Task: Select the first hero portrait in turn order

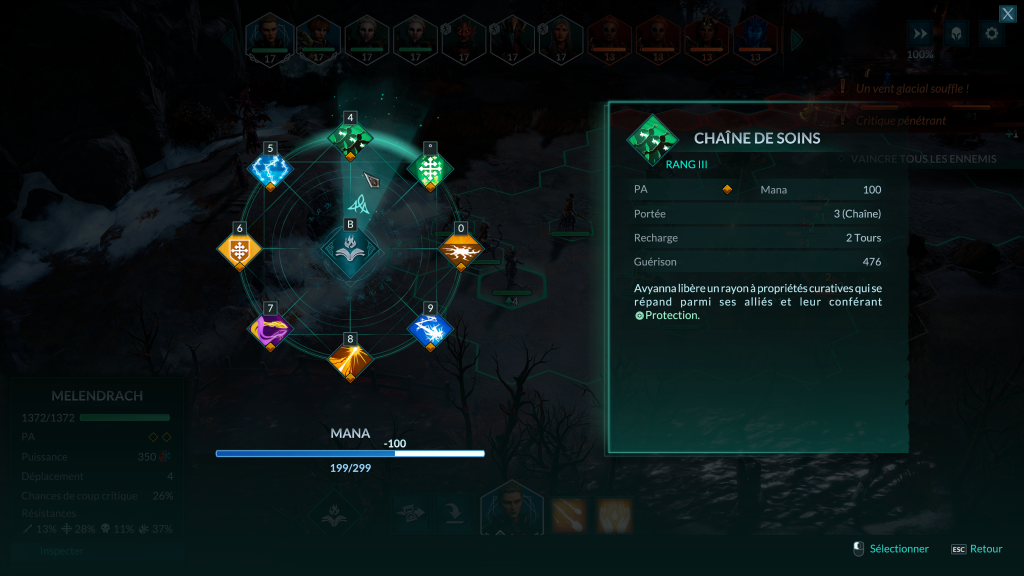Action: (270, 37)
